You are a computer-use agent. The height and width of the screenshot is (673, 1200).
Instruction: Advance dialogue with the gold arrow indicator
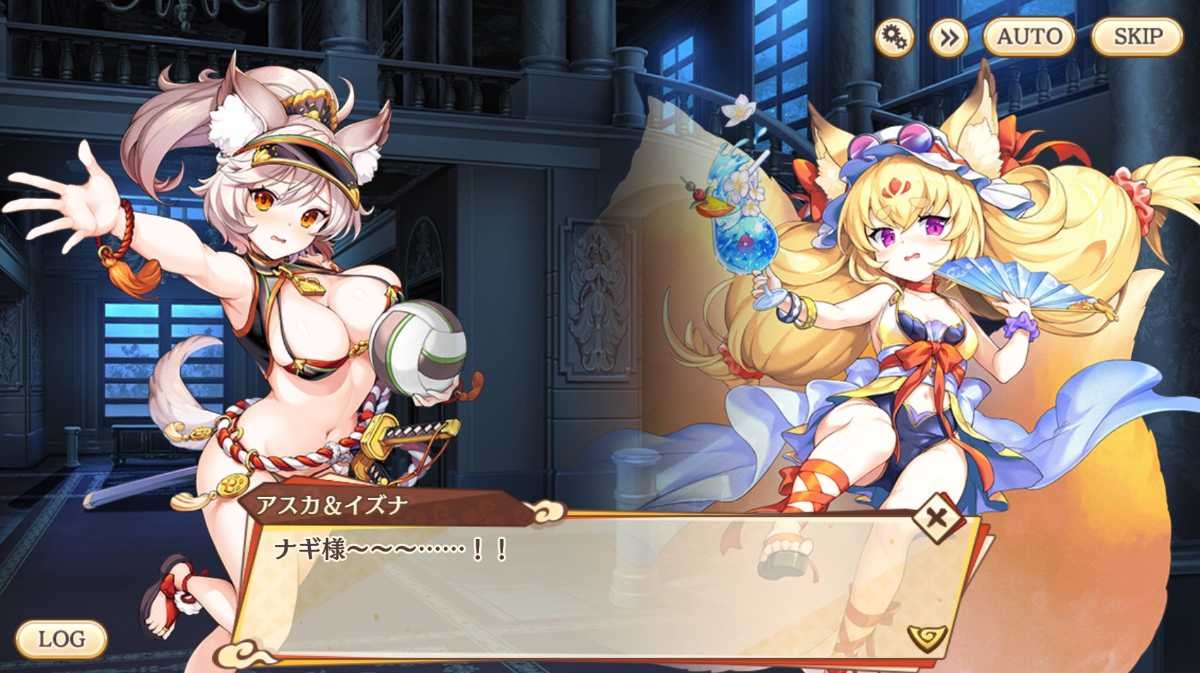tap(926, 636)
